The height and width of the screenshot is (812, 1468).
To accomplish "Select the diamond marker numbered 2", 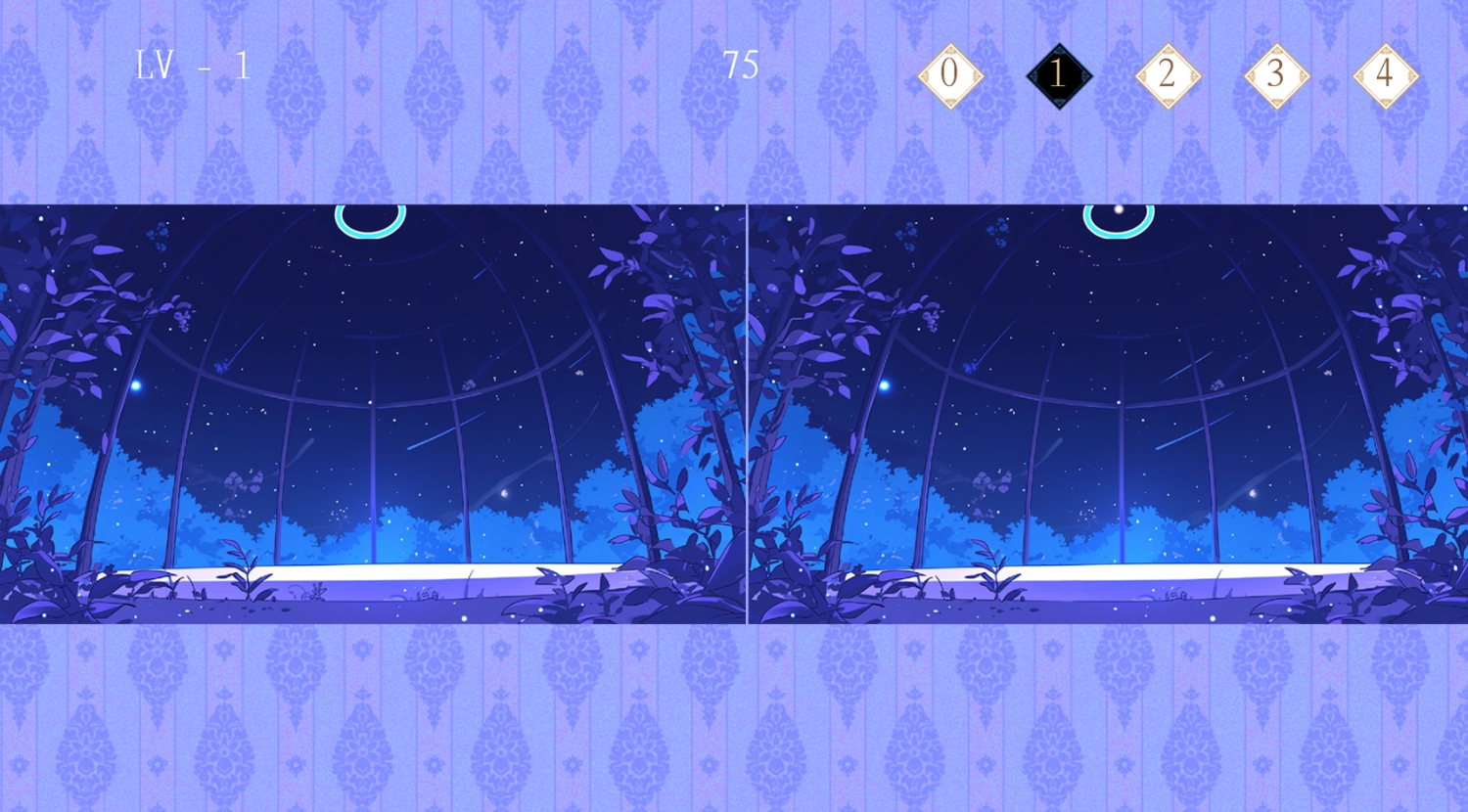I will pos(1167,75).
